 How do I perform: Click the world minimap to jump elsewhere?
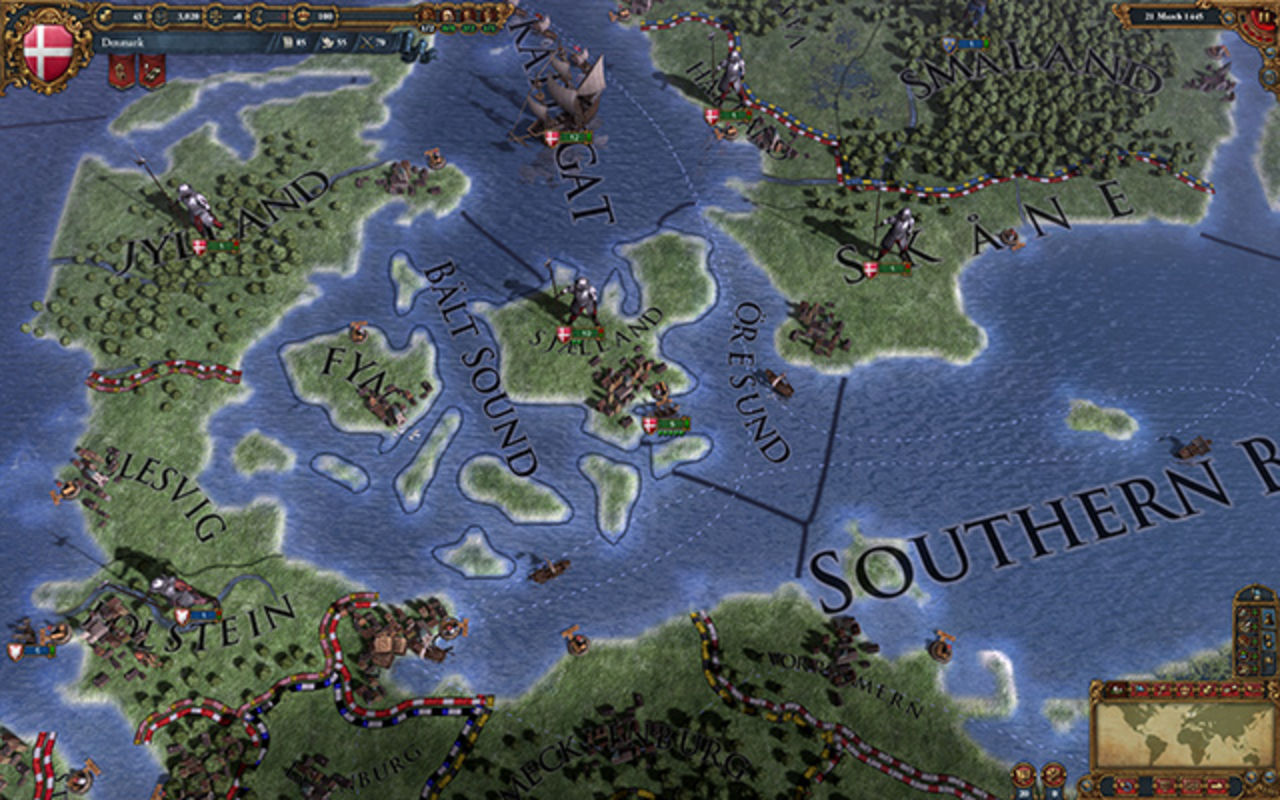[1180, 740]
